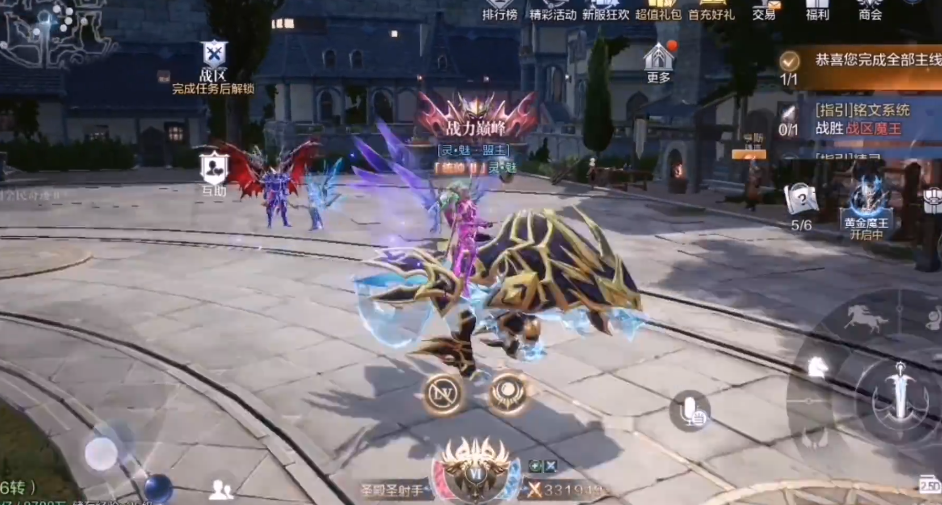Open the friends icon beside the joystick

(x=221, y=489)
